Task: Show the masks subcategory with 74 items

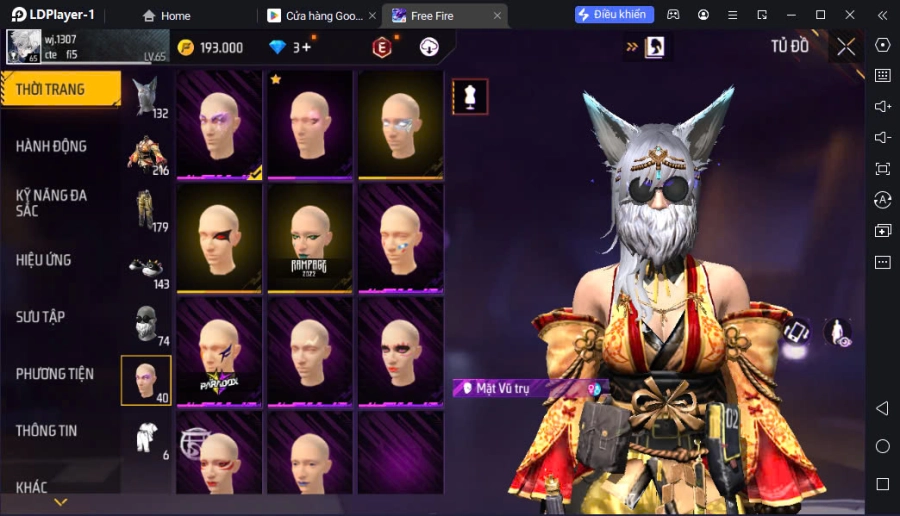Action: click(x=146, y=323)
